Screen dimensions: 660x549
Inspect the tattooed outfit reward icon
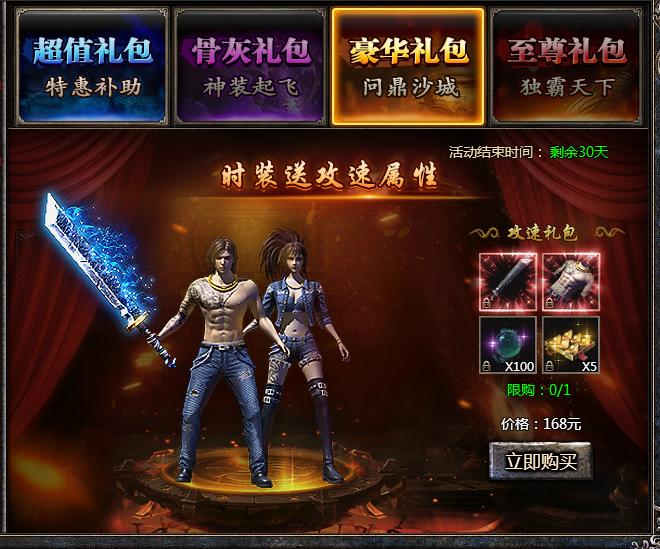571,281
